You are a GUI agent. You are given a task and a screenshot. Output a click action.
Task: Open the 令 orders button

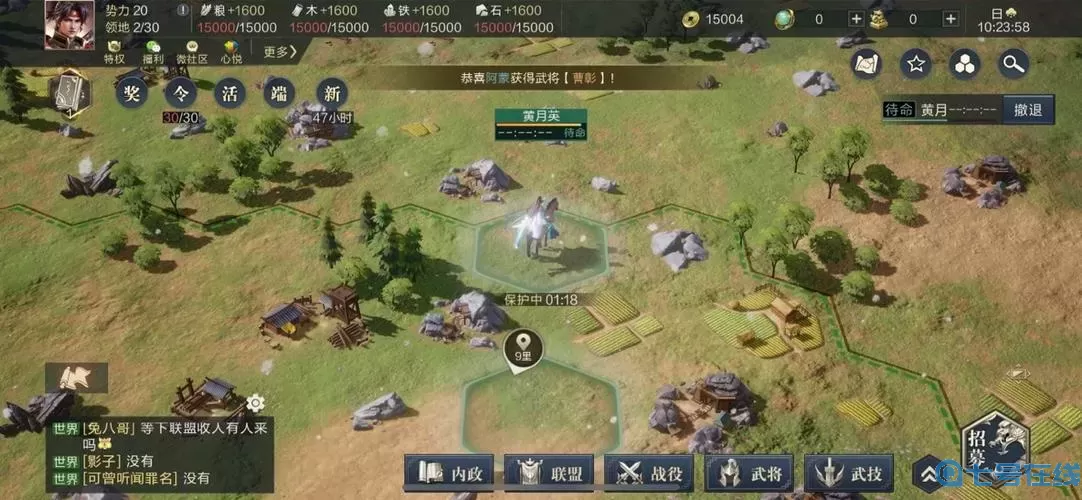[181, 94]
